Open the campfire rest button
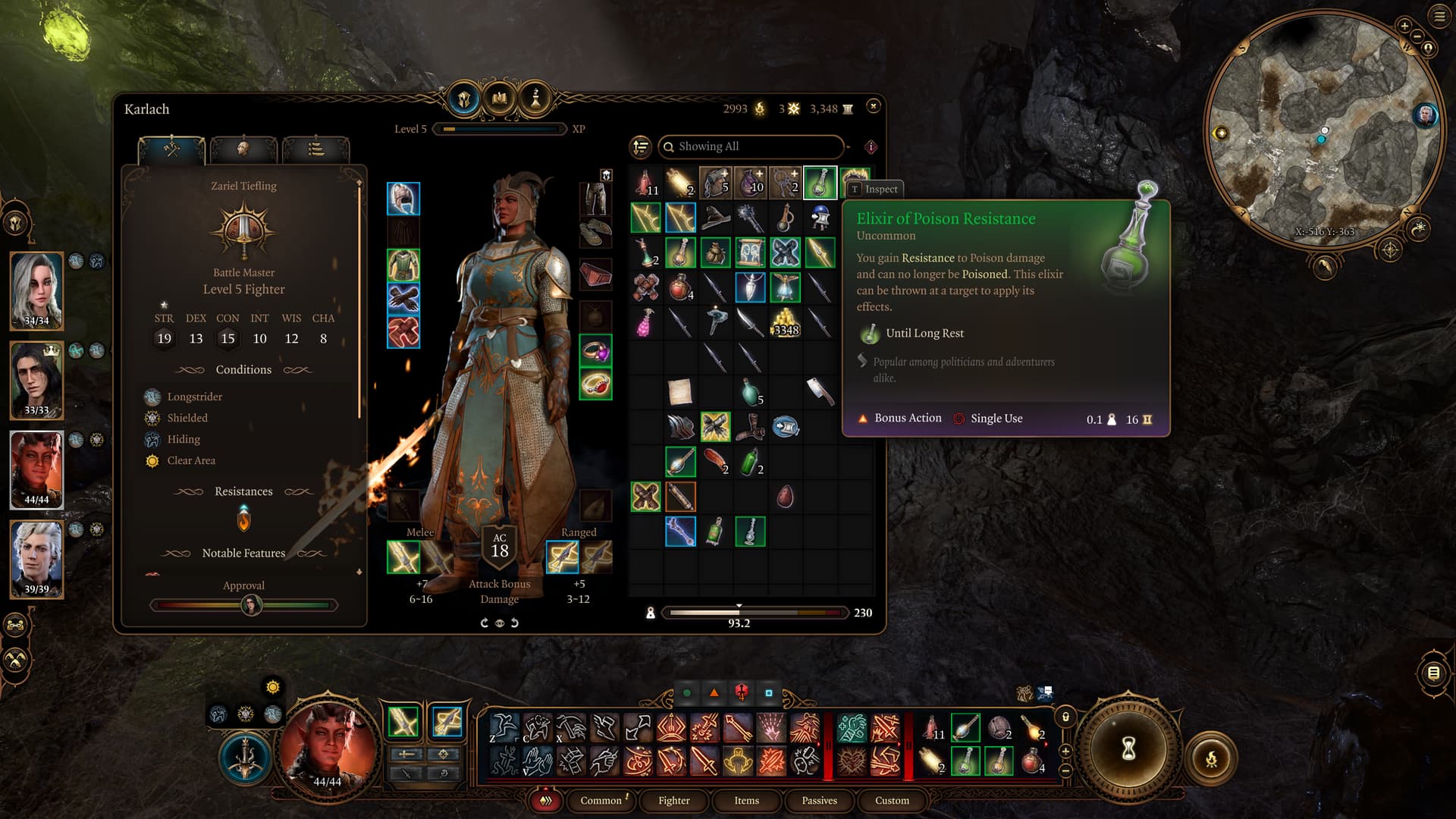1456x819 pixels. [x=1211, y=758]
